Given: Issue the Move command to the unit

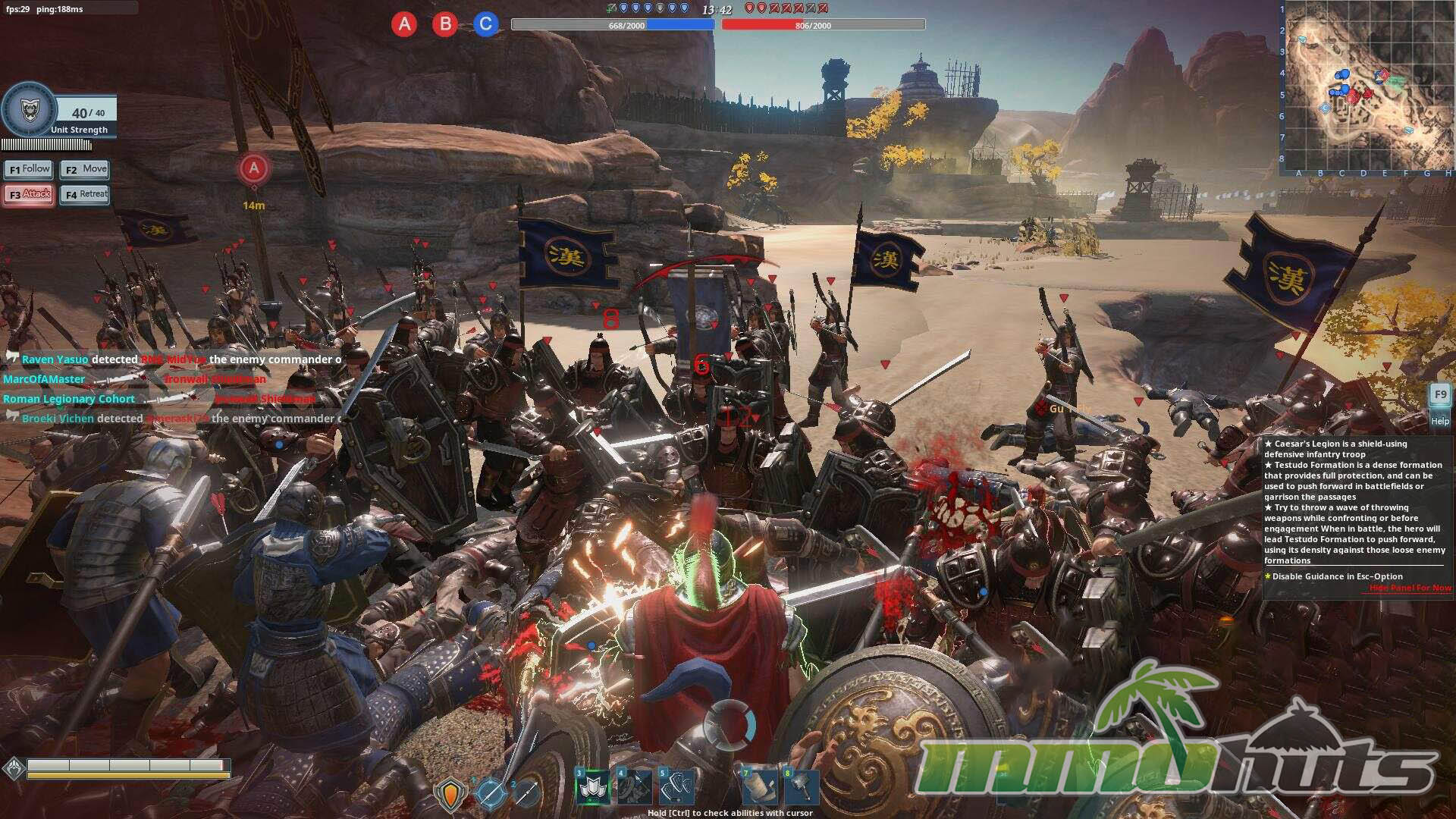Looking at the screenshot, I should [x=85, y=169].
